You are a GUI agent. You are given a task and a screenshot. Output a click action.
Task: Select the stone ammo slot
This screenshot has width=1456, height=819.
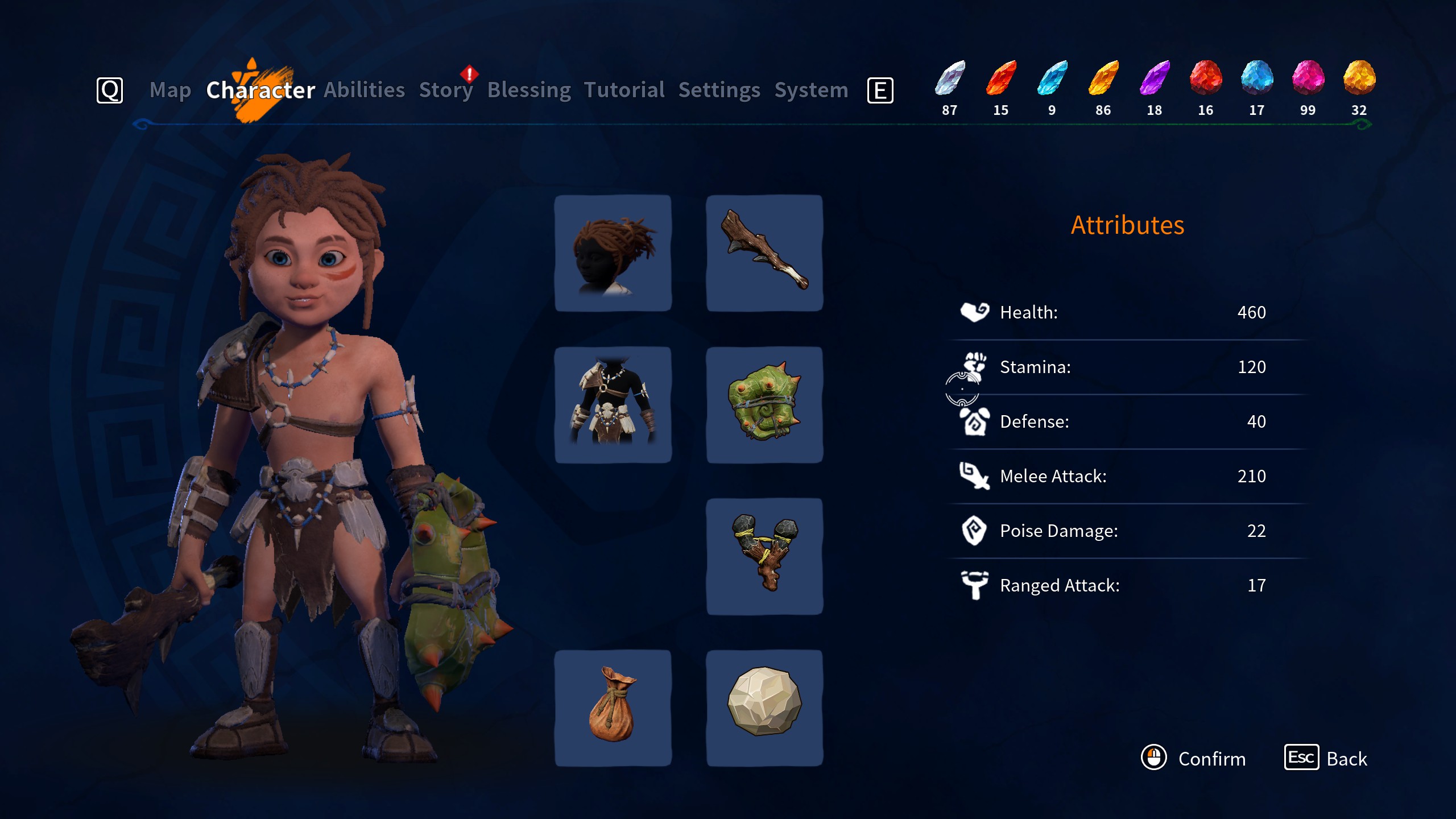(764, 708)
